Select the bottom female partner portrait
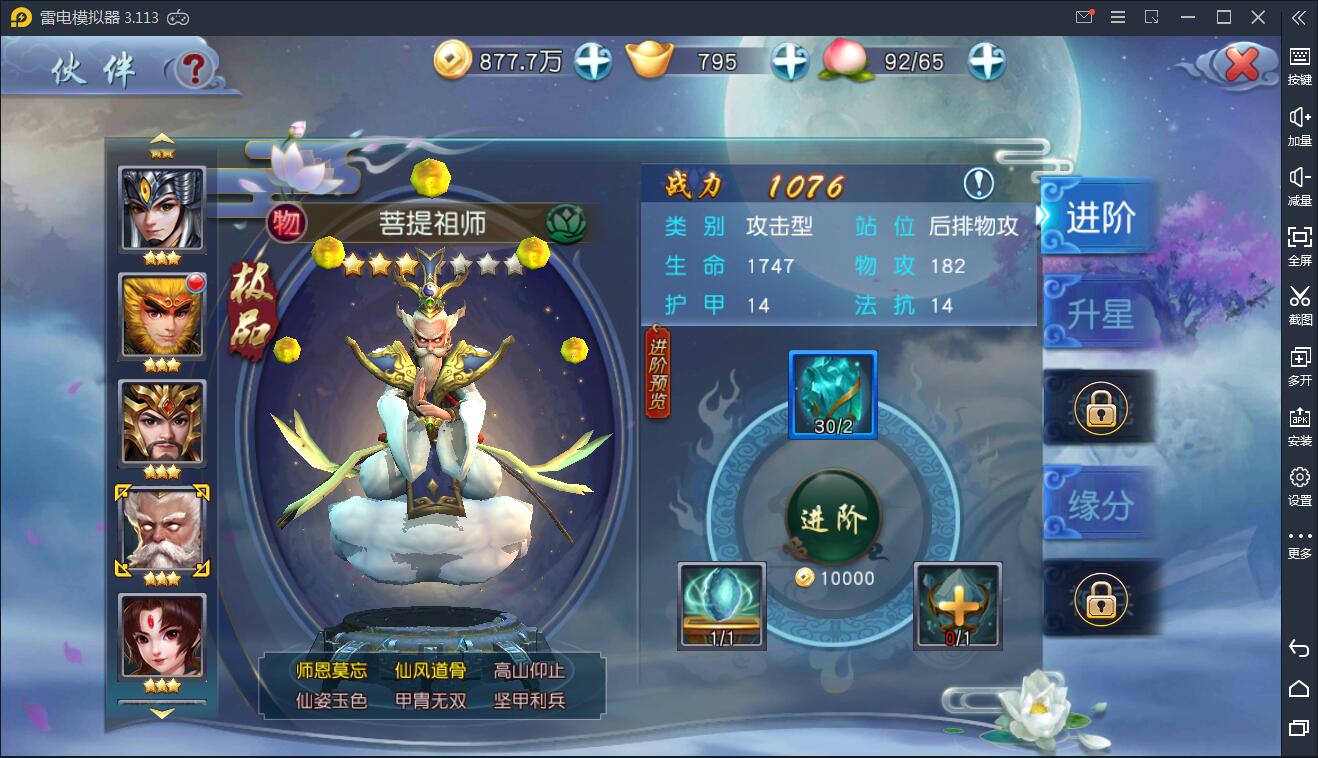1318x758 pixels. tap(160, 635)
